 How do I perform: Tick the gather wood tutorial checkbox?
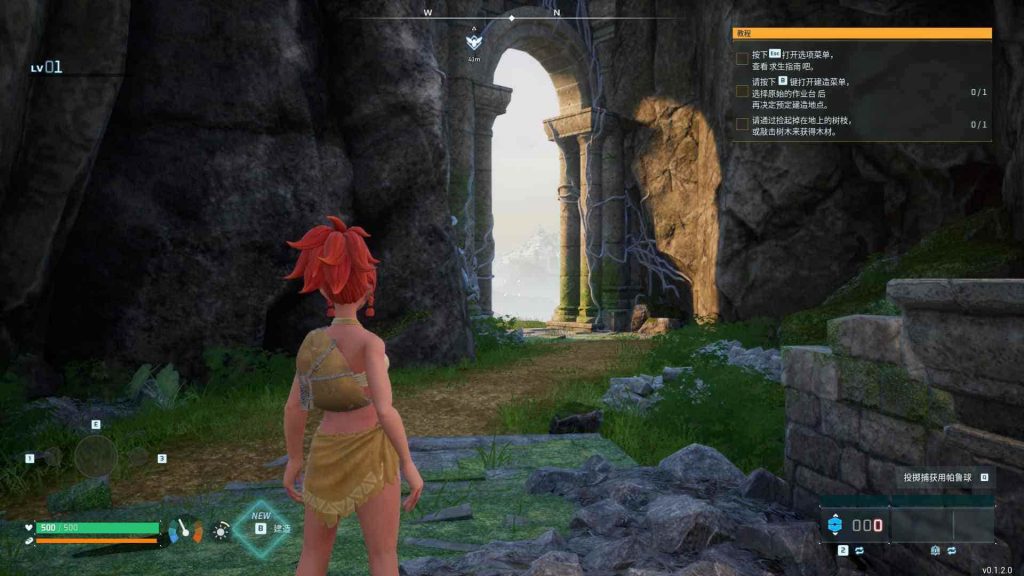(x=742, y=125)
